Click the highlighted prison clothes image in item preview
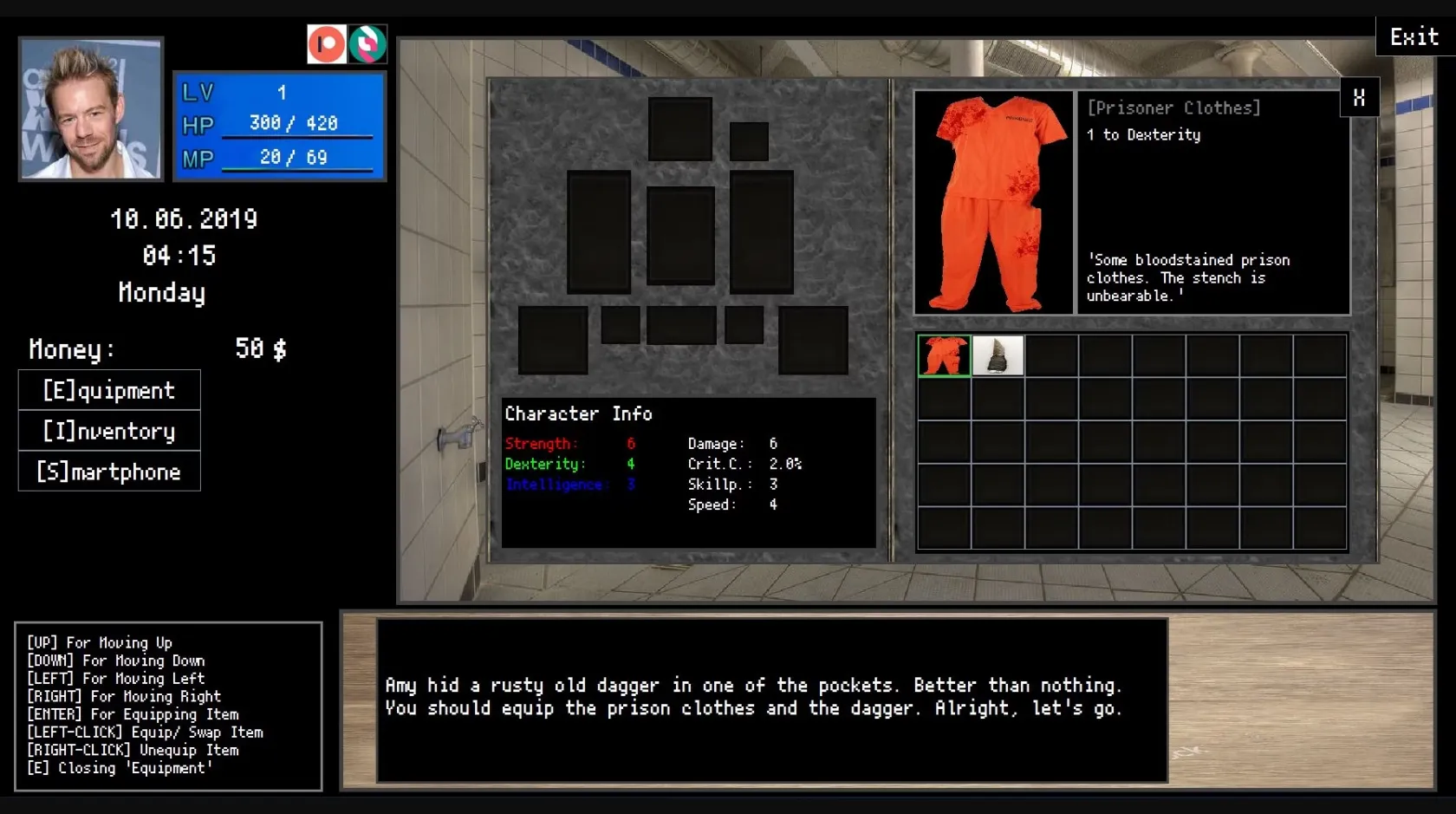 994,199
